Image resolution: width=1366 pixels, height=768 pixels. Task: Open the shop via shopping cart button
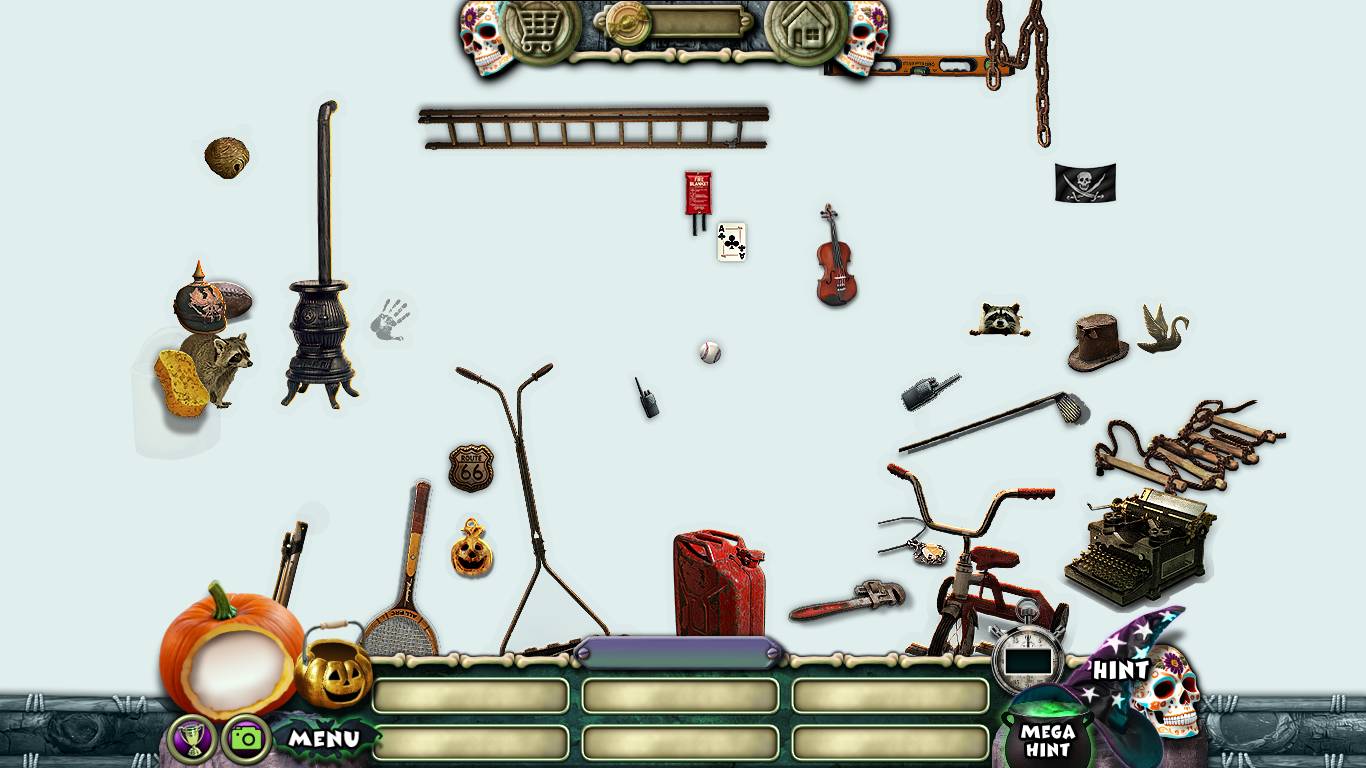click(x=541, y=30)
